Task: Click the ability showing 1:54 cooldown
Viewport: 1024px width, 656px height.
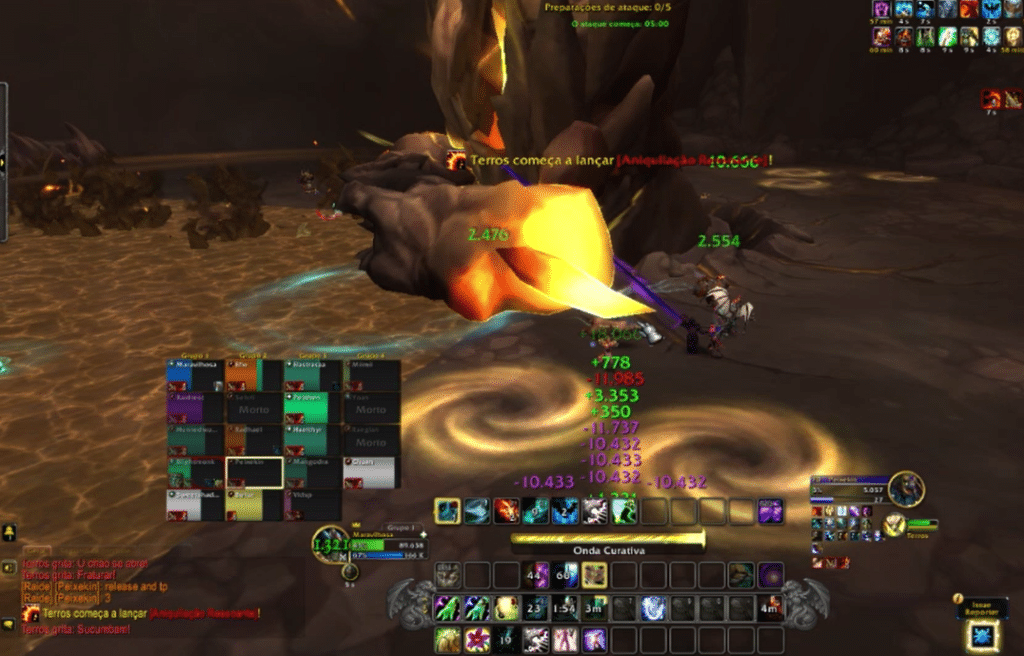Action: (x=565, y=608)
